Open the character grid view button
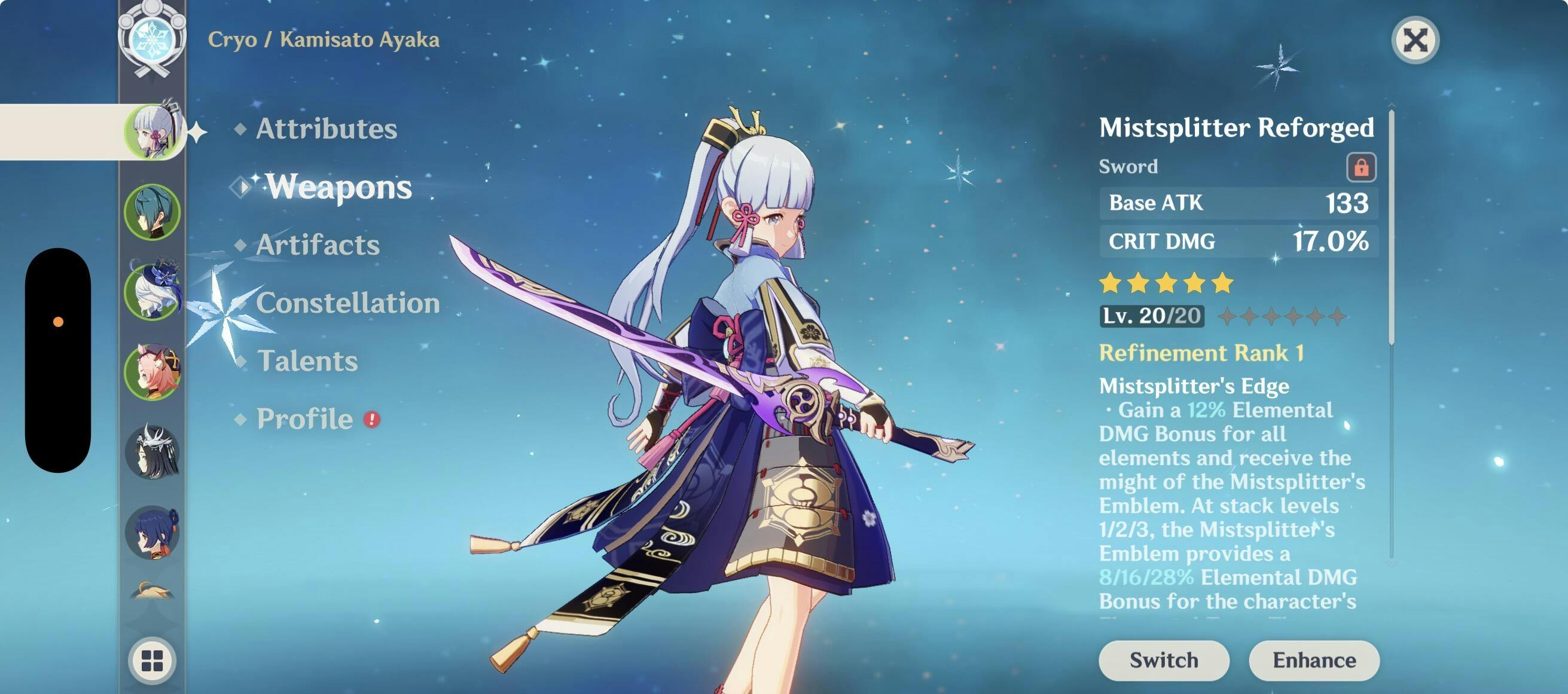The height and width of the screenshot is (694, 1568). pos(152,661)
